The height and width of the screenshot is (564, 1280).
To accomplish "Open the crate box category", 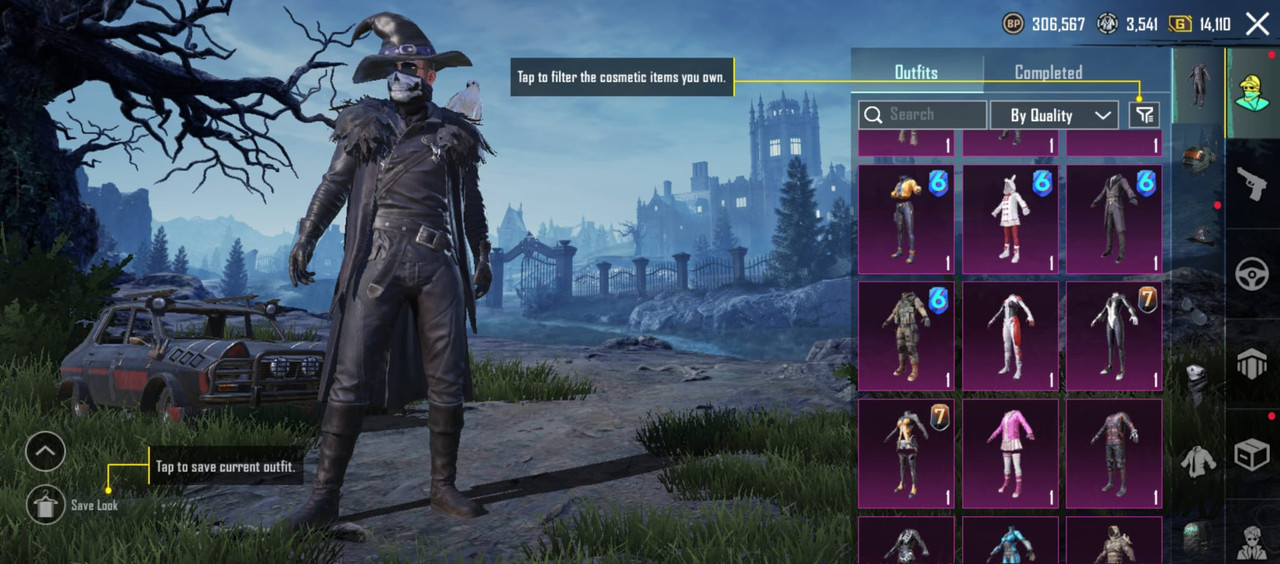I will (x=1252, y=455).
